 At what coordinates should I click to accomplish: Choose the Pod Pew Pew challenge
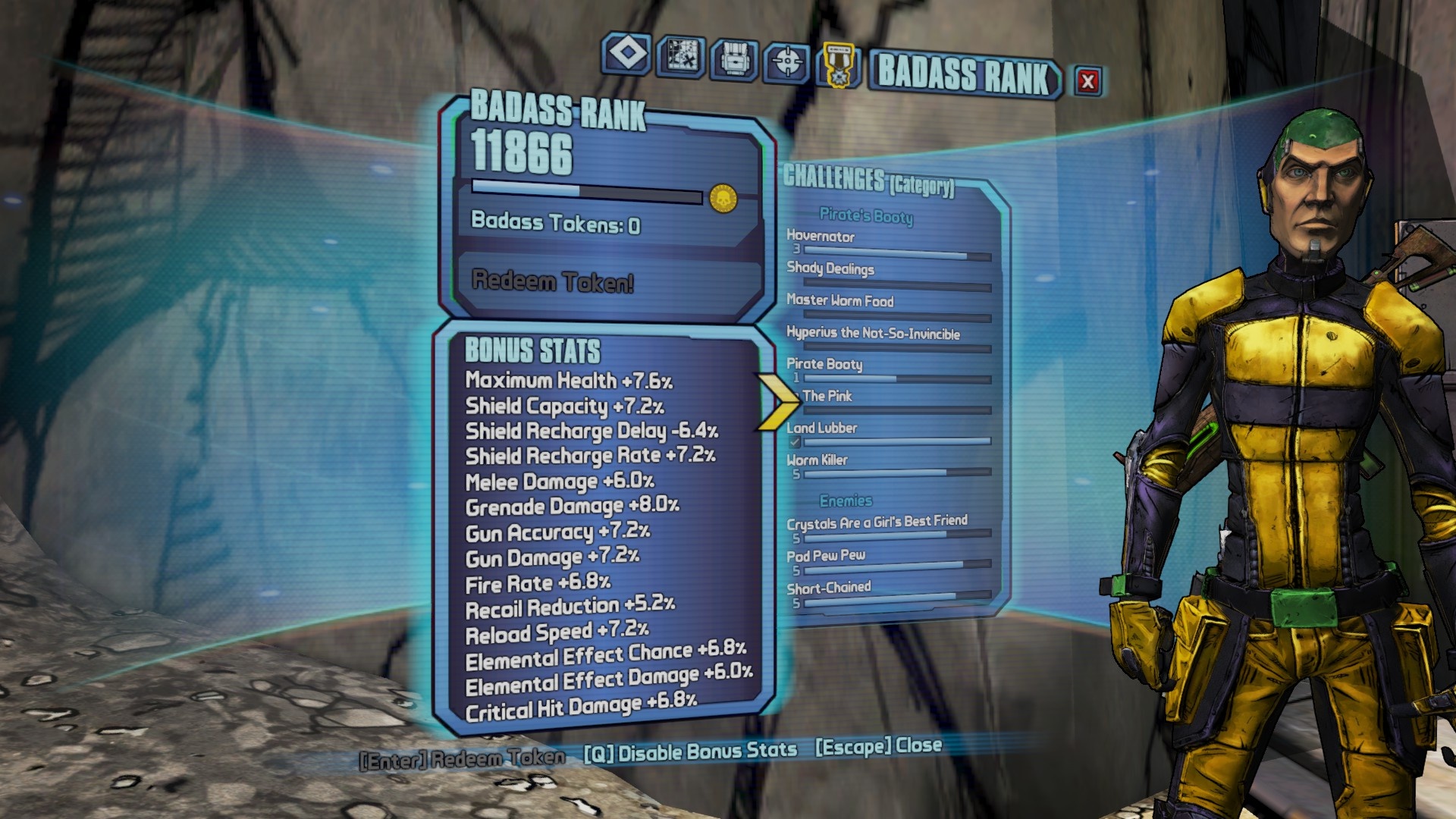pos(887,561)
